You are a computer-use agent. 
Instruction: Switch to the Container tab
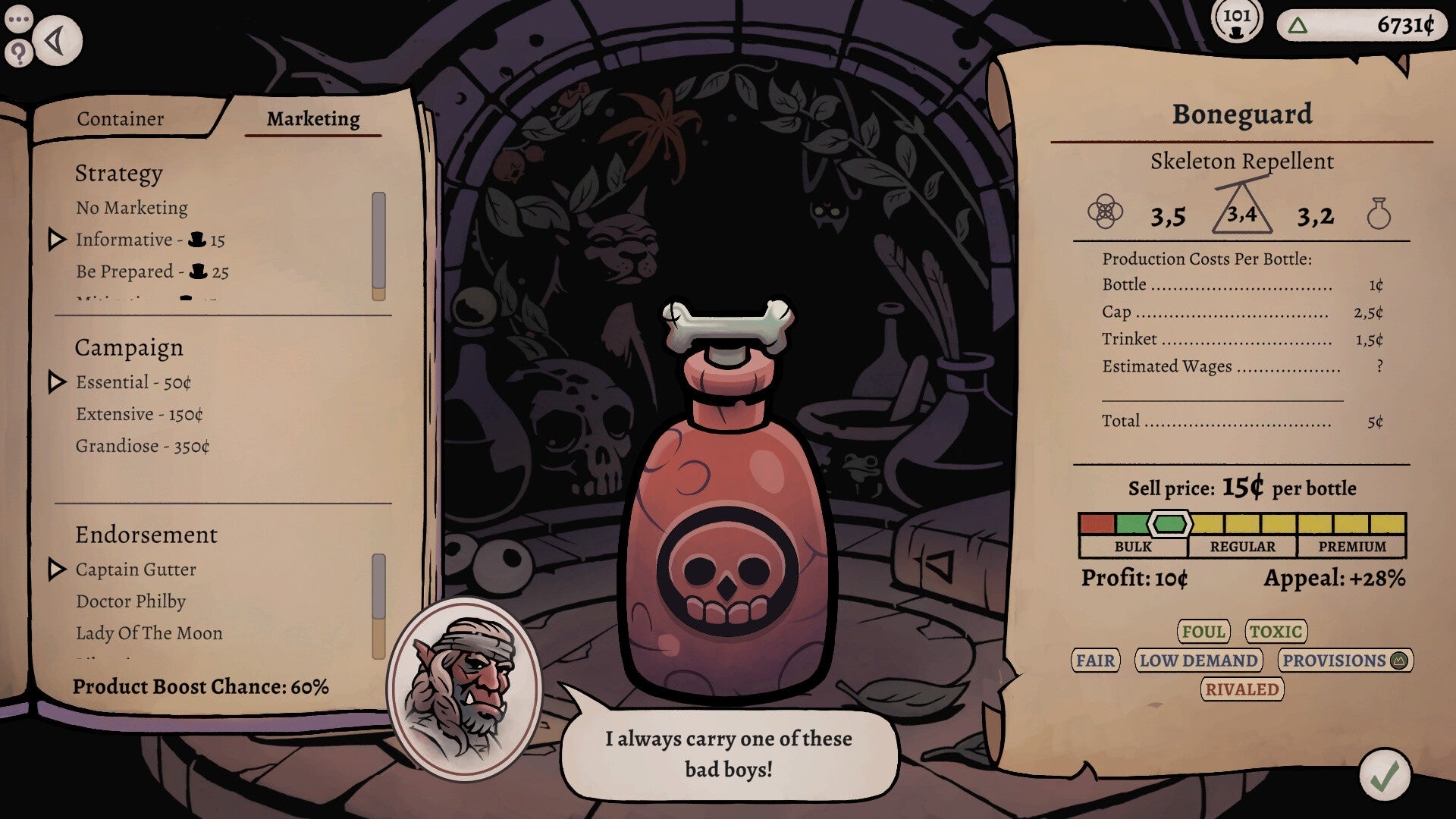[x=119, y=118]
